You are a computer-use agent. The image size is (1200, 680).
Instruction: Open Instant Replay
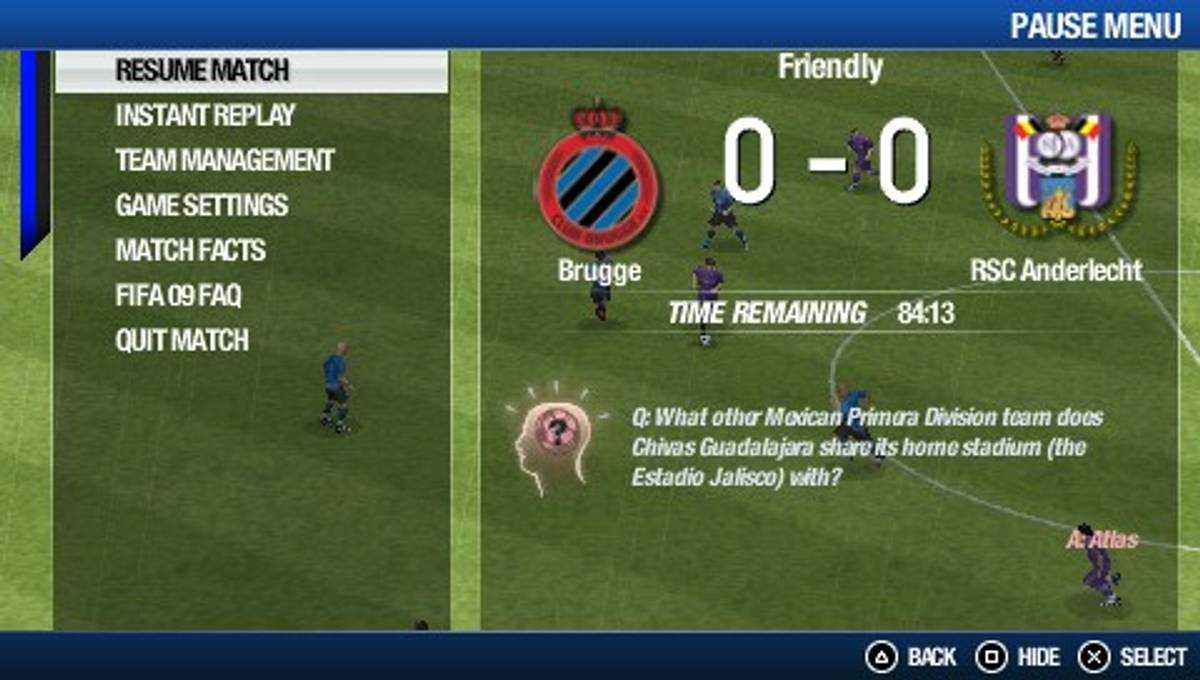click(x=205, y=115)
